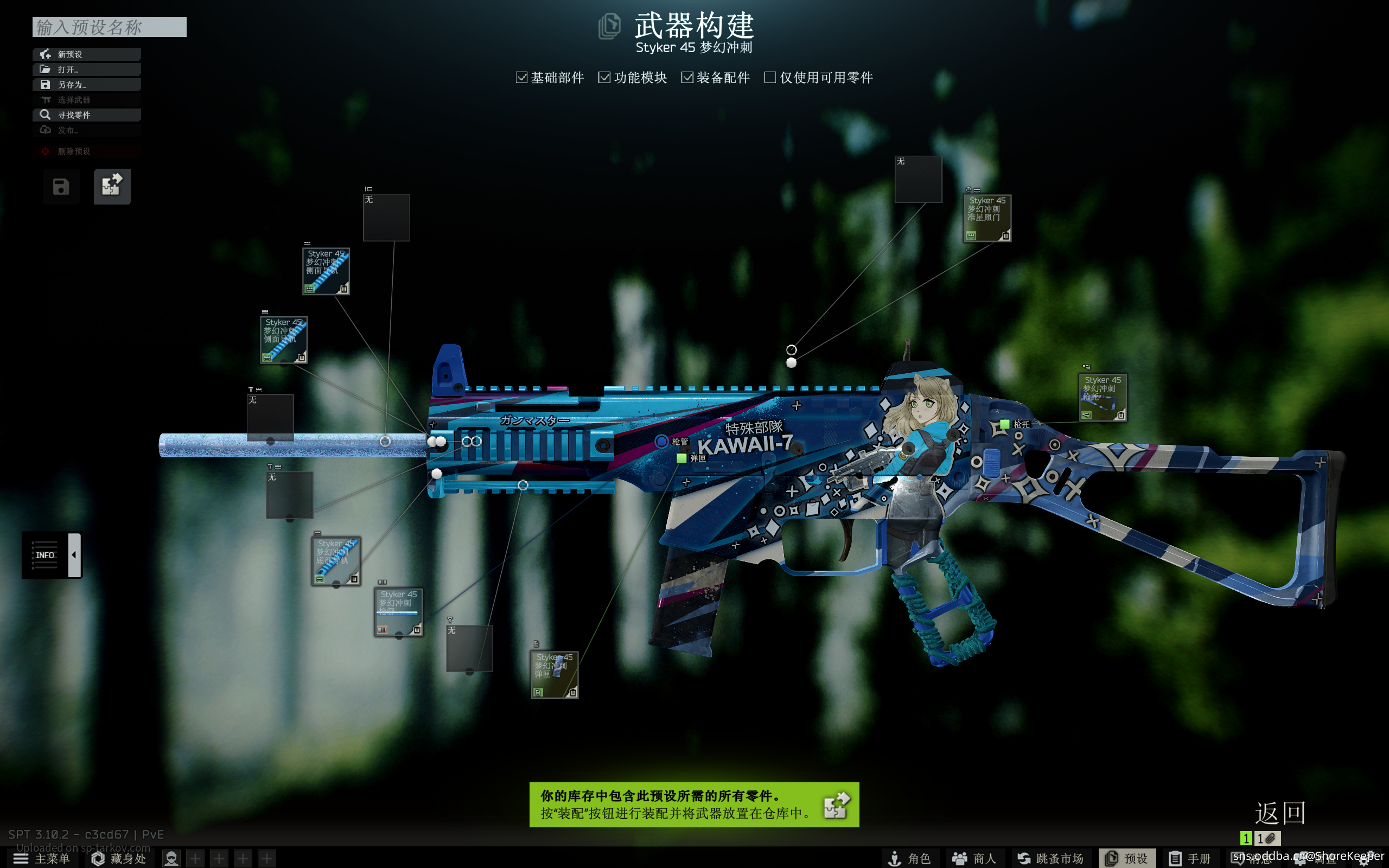Image resolution: width=1389 pixels, height=868 pixels.
Task: Select the Find Parts (寻找零件) button
Action: (x=86, y=115)
